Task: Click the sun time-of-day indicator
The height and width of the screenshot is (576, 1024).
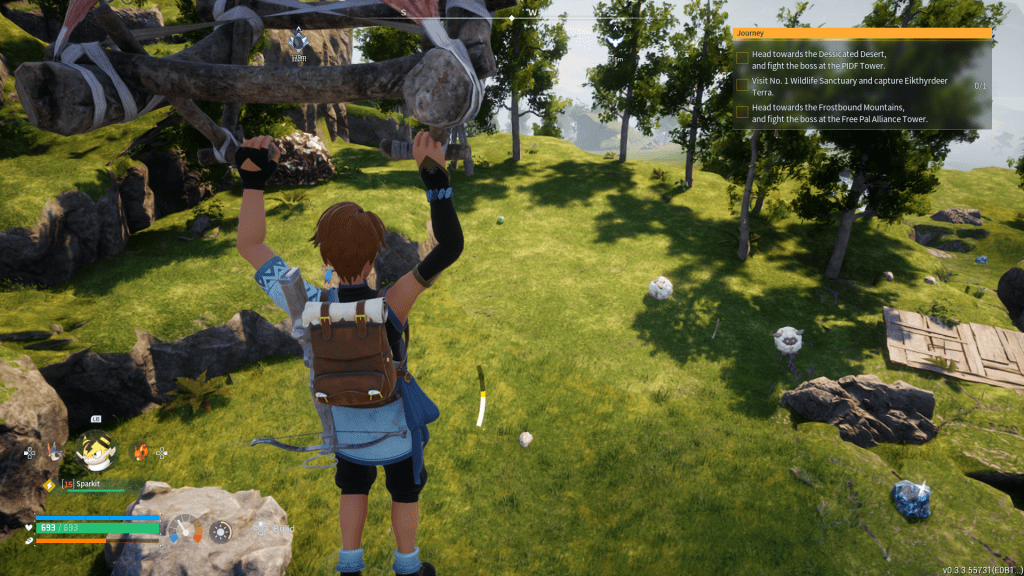Action: (221, 530)
